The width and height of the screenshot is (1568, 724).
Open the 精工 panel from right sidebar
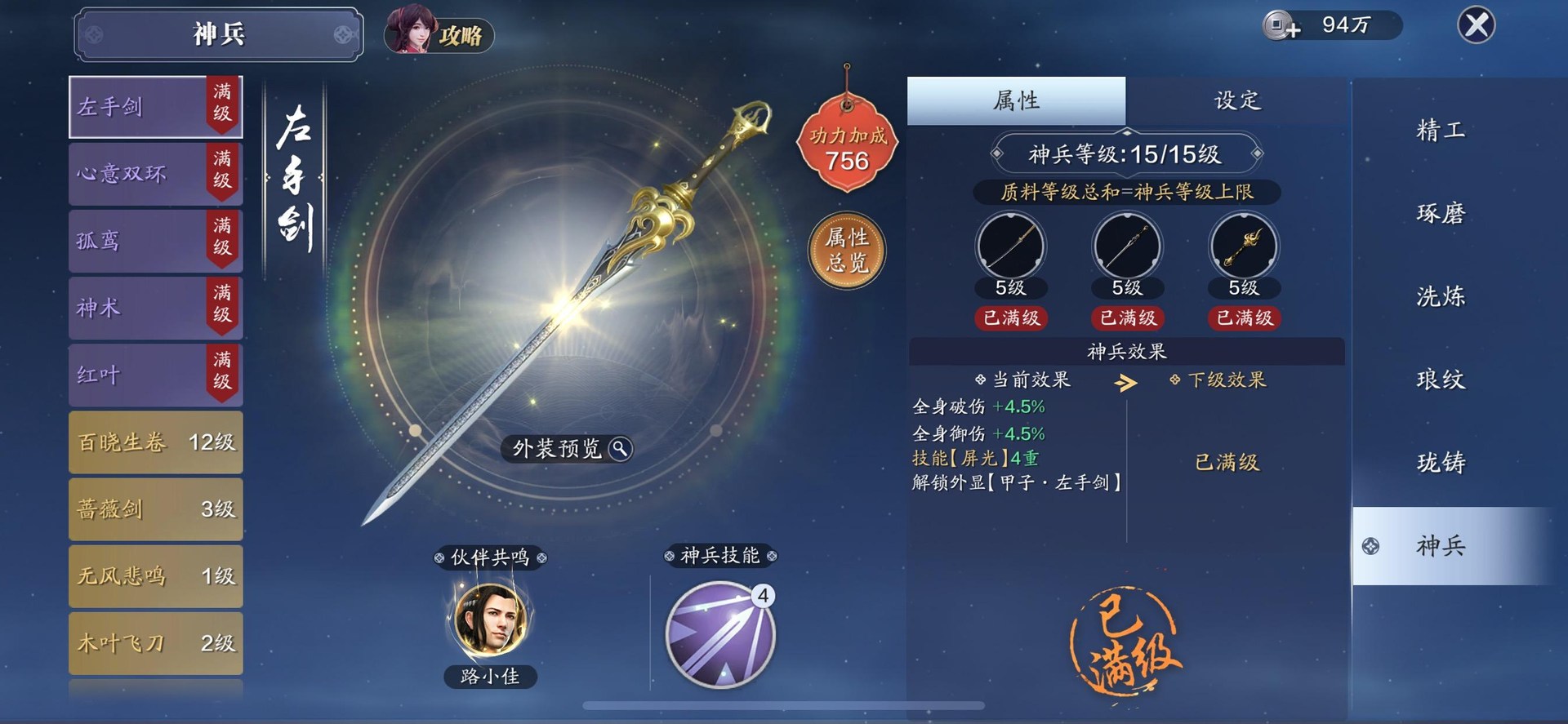click(1440, 129)
